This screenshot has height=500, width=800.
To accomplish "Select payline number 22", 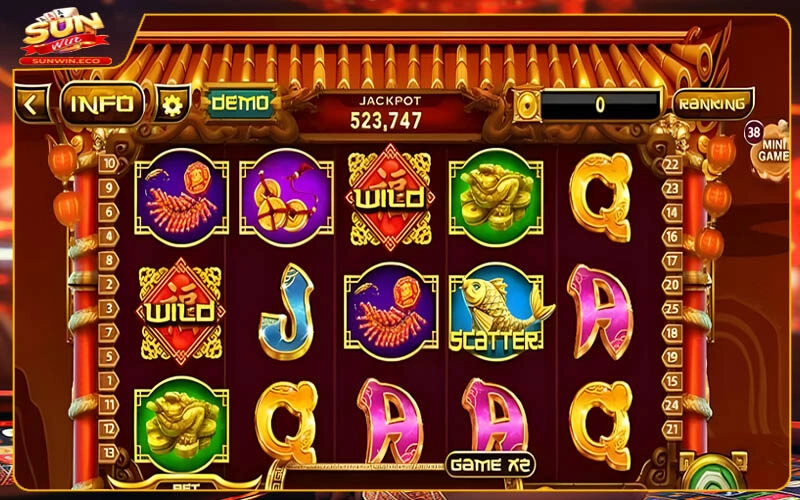I will point(671,164).
